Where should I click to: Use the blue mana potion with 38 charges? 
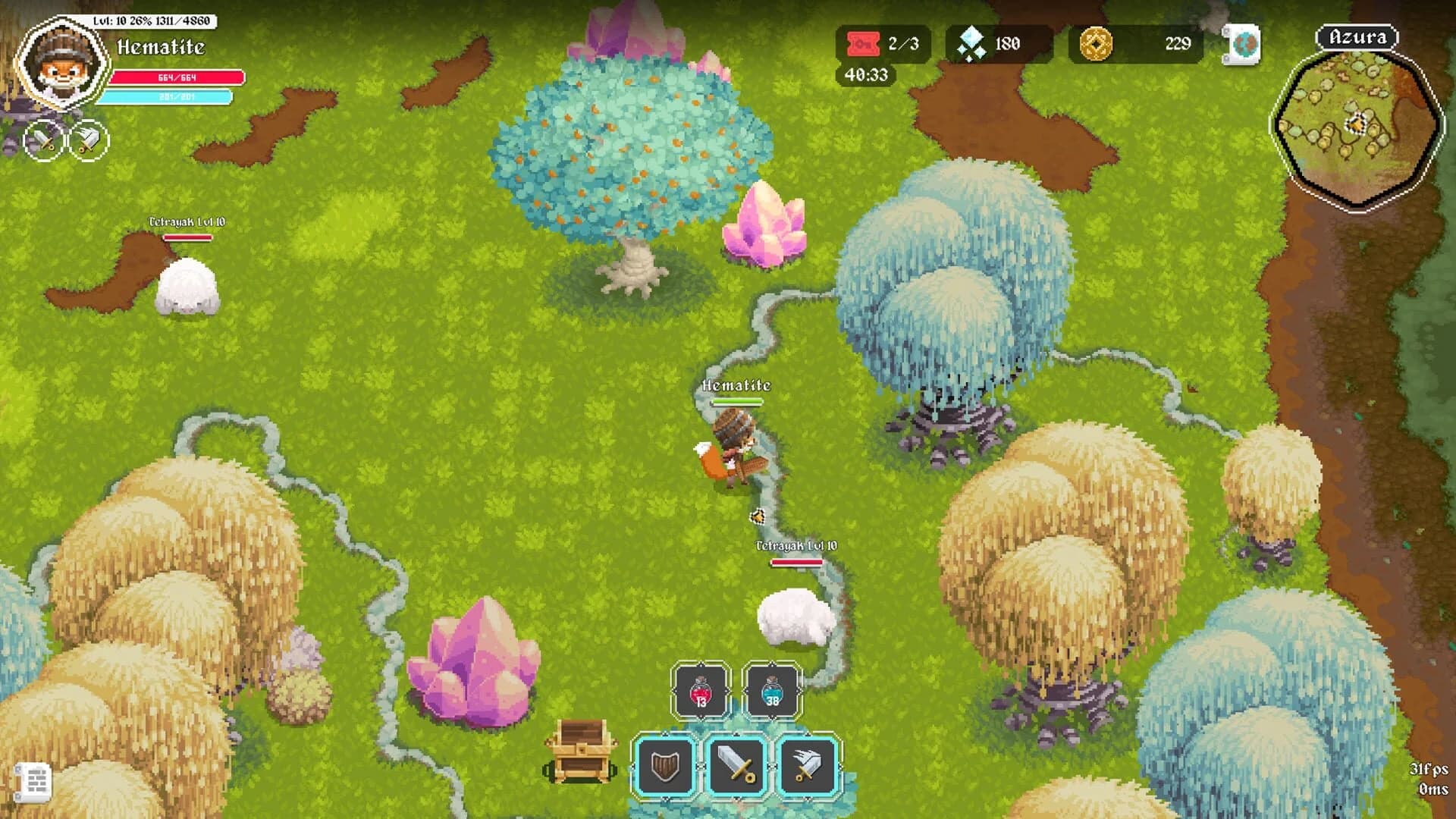772,691
